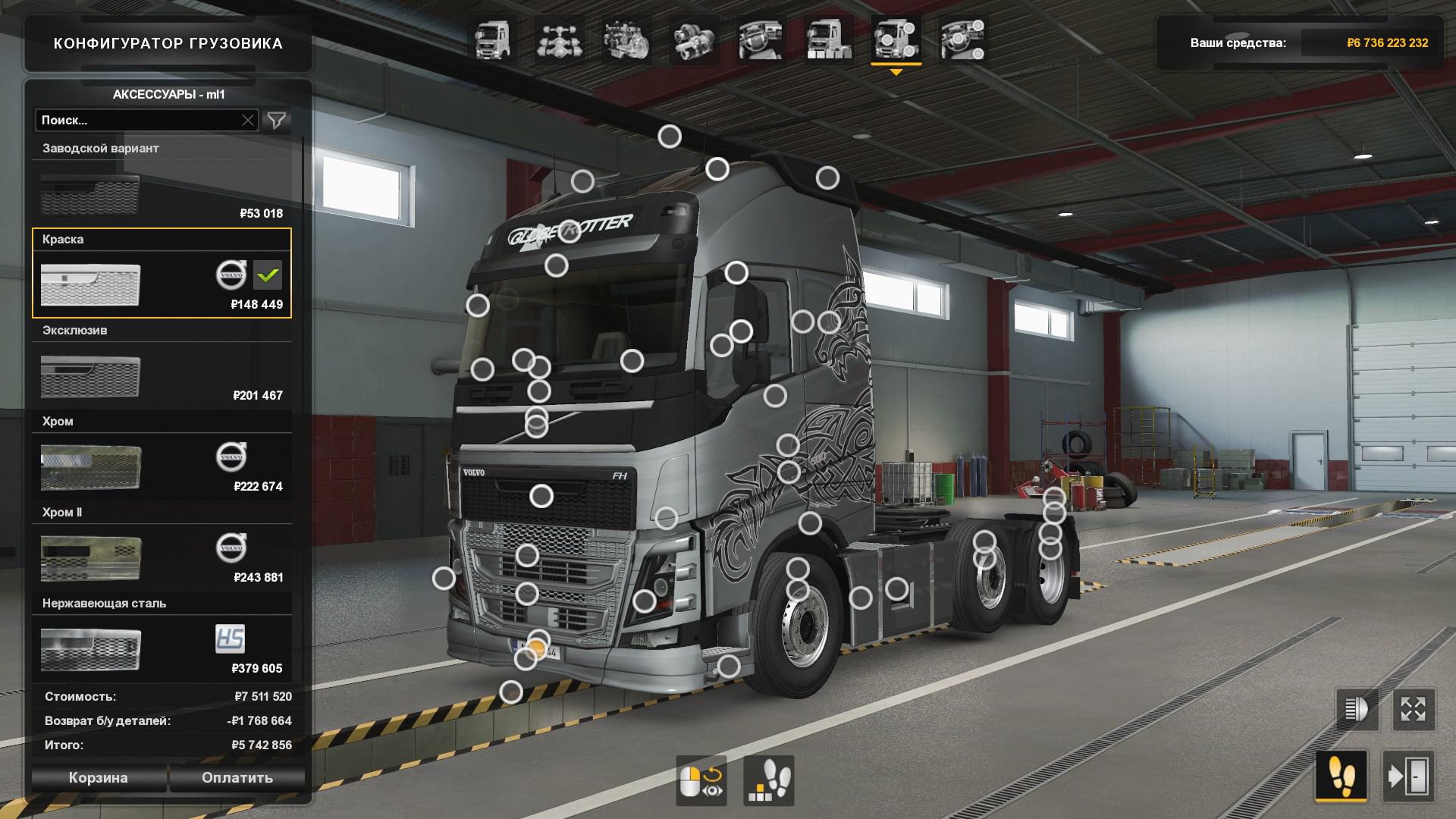Clear the search box with the X
1456x819 pixels.
point(248,121)
